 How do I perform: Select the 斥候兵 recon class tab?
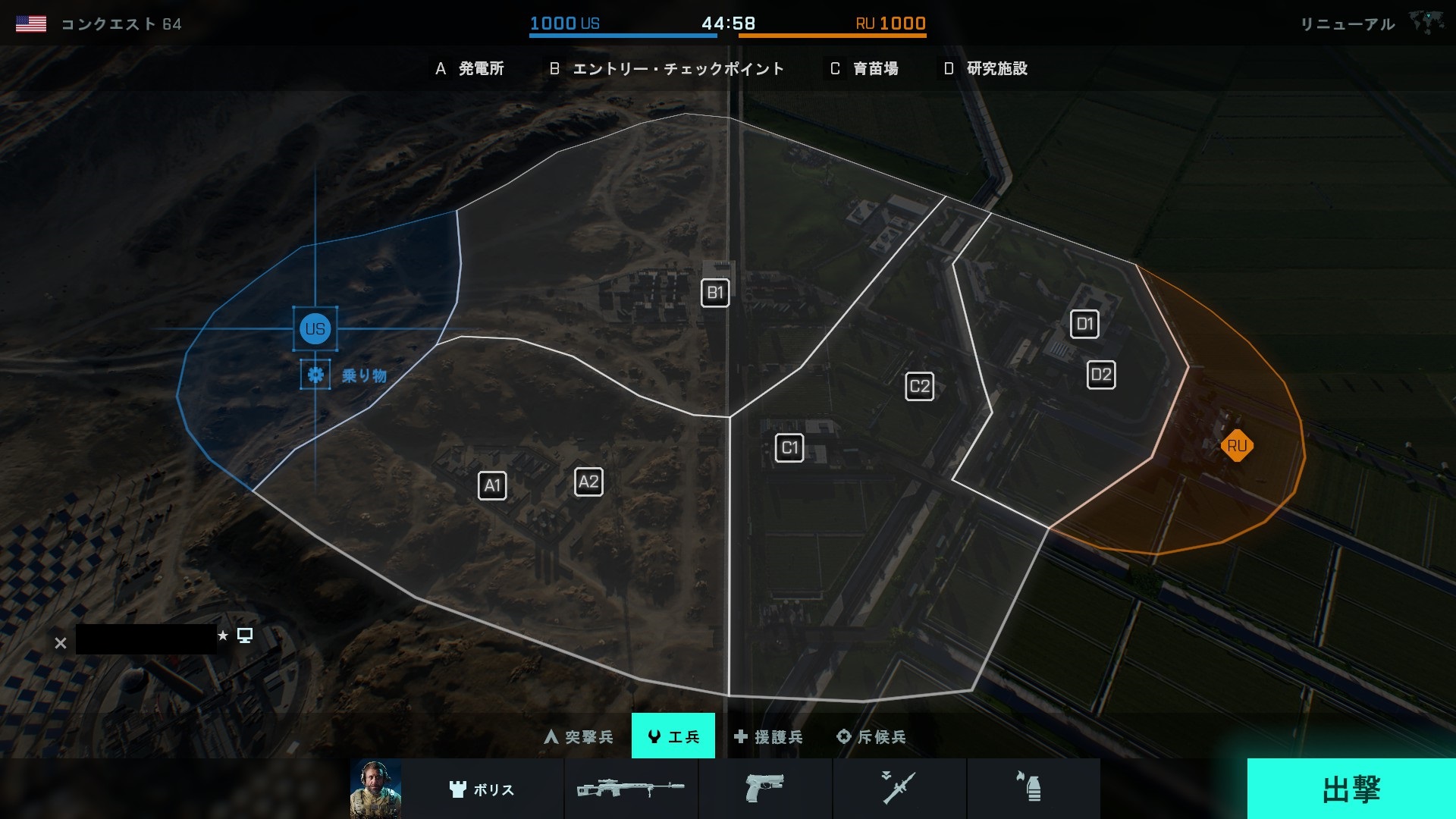tap(871, 736)
